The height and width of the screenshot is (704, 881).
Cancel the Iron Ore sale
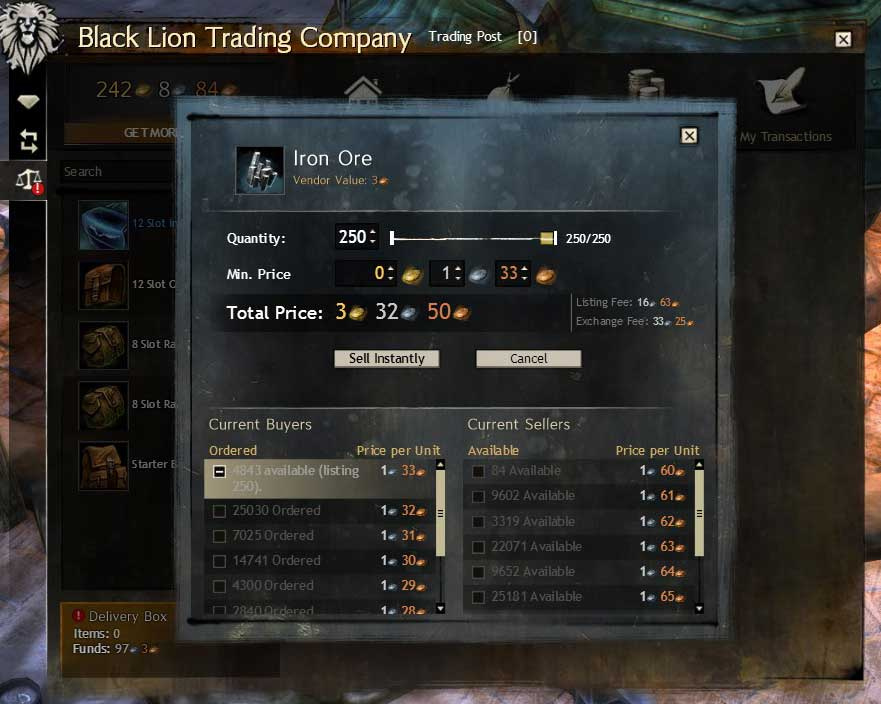[528, 359]
